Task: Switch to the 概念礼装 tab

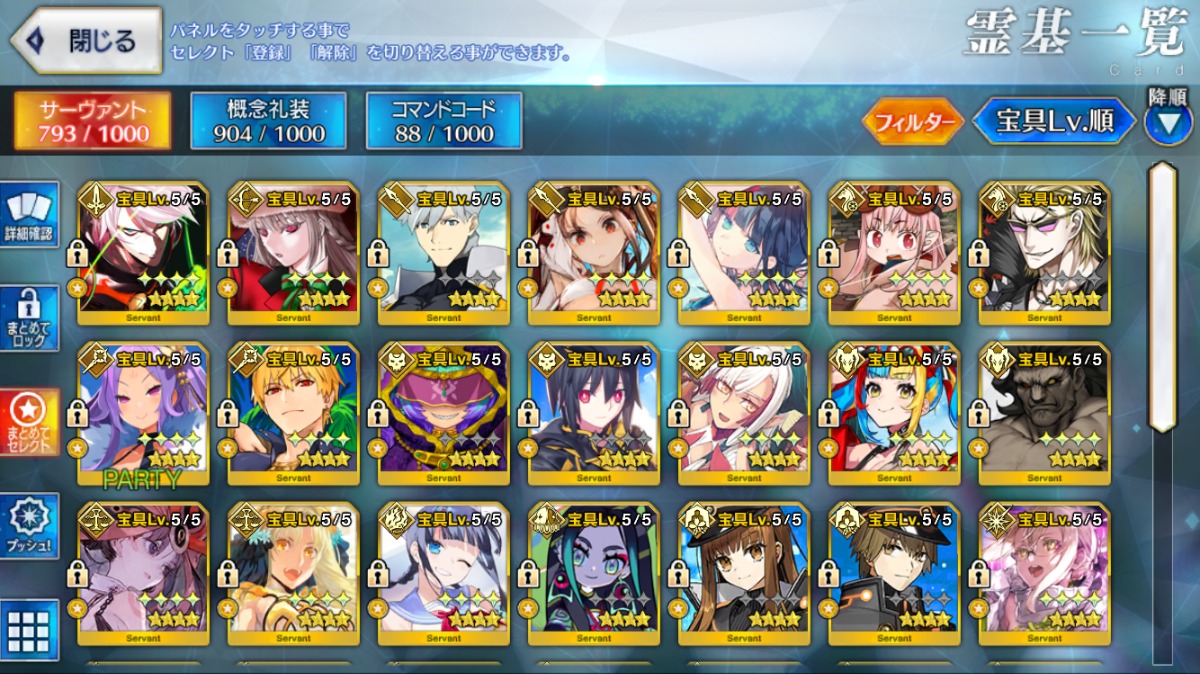Action: point(268,121)
